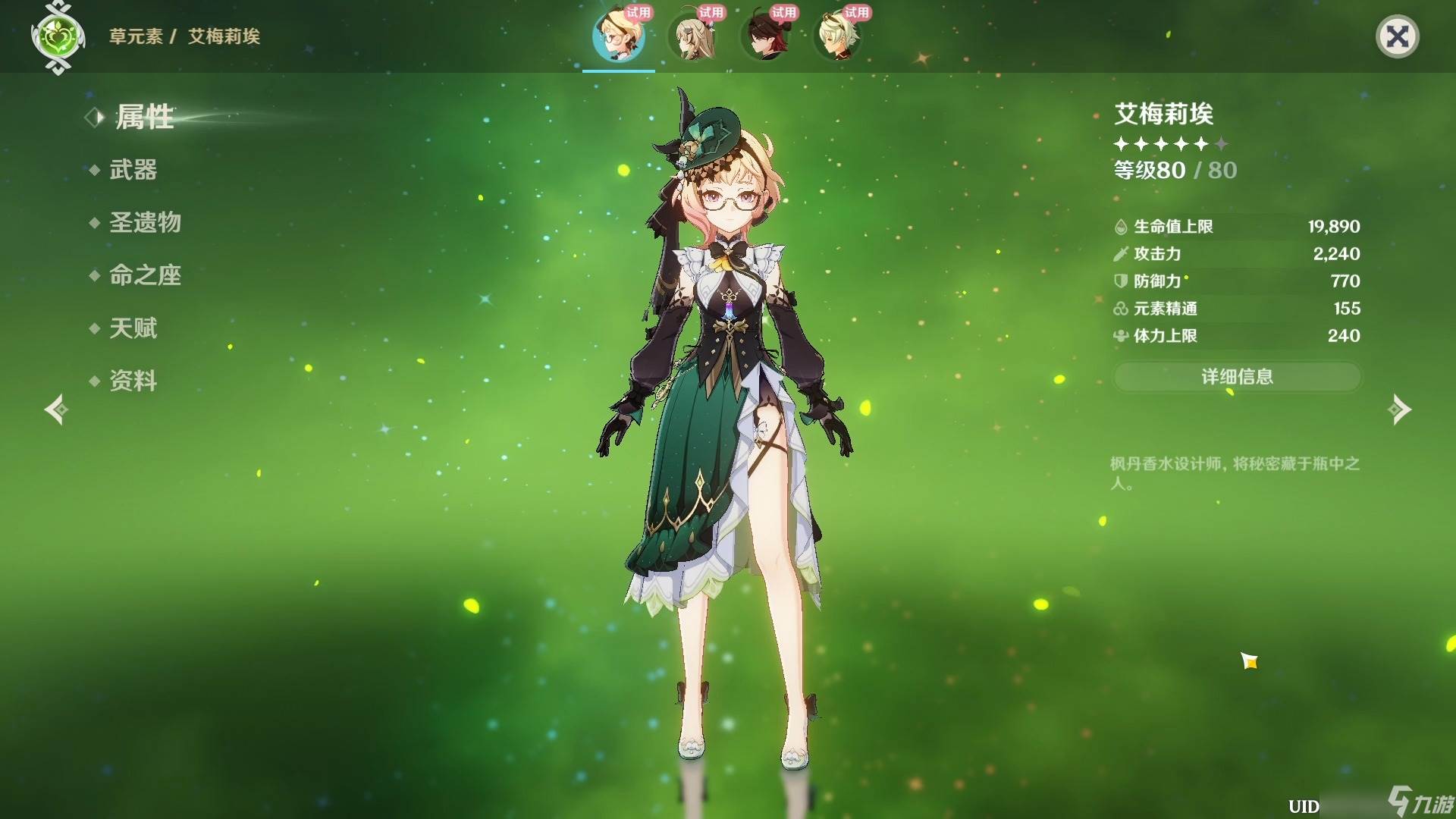Select the rightmost trial character portrait

(838, 36)
